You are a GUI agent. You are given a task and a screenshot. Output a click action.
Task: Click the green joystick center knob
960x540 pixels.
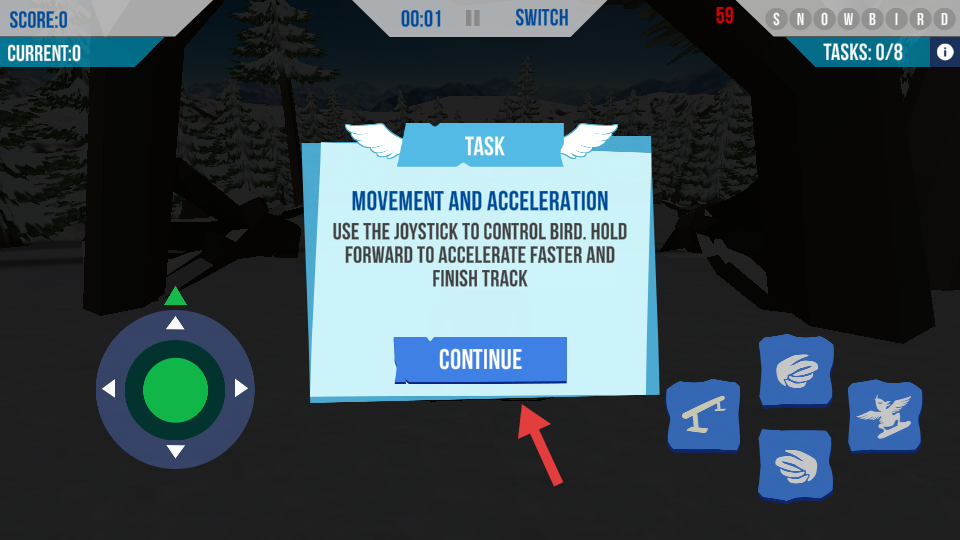point(175,389)
